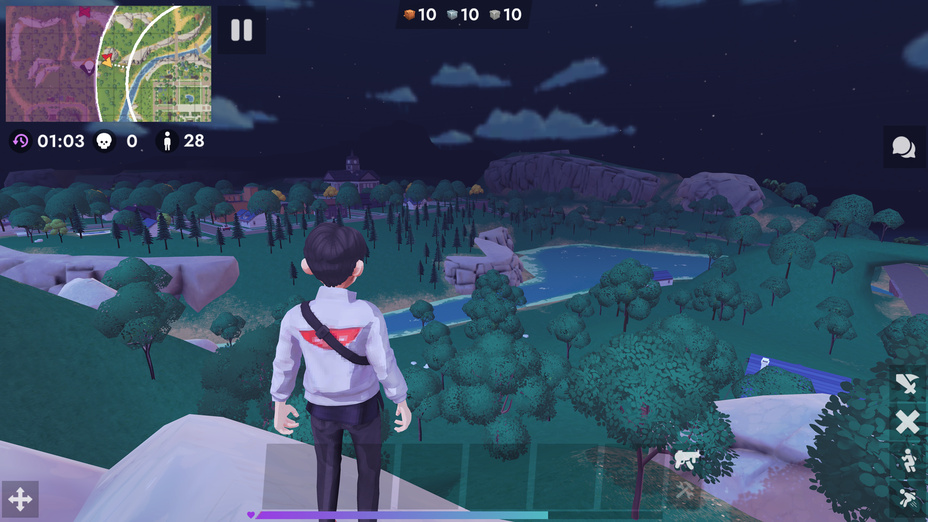Click the four-arrow move control
The image size is (928, 522).
click(20, 498)
